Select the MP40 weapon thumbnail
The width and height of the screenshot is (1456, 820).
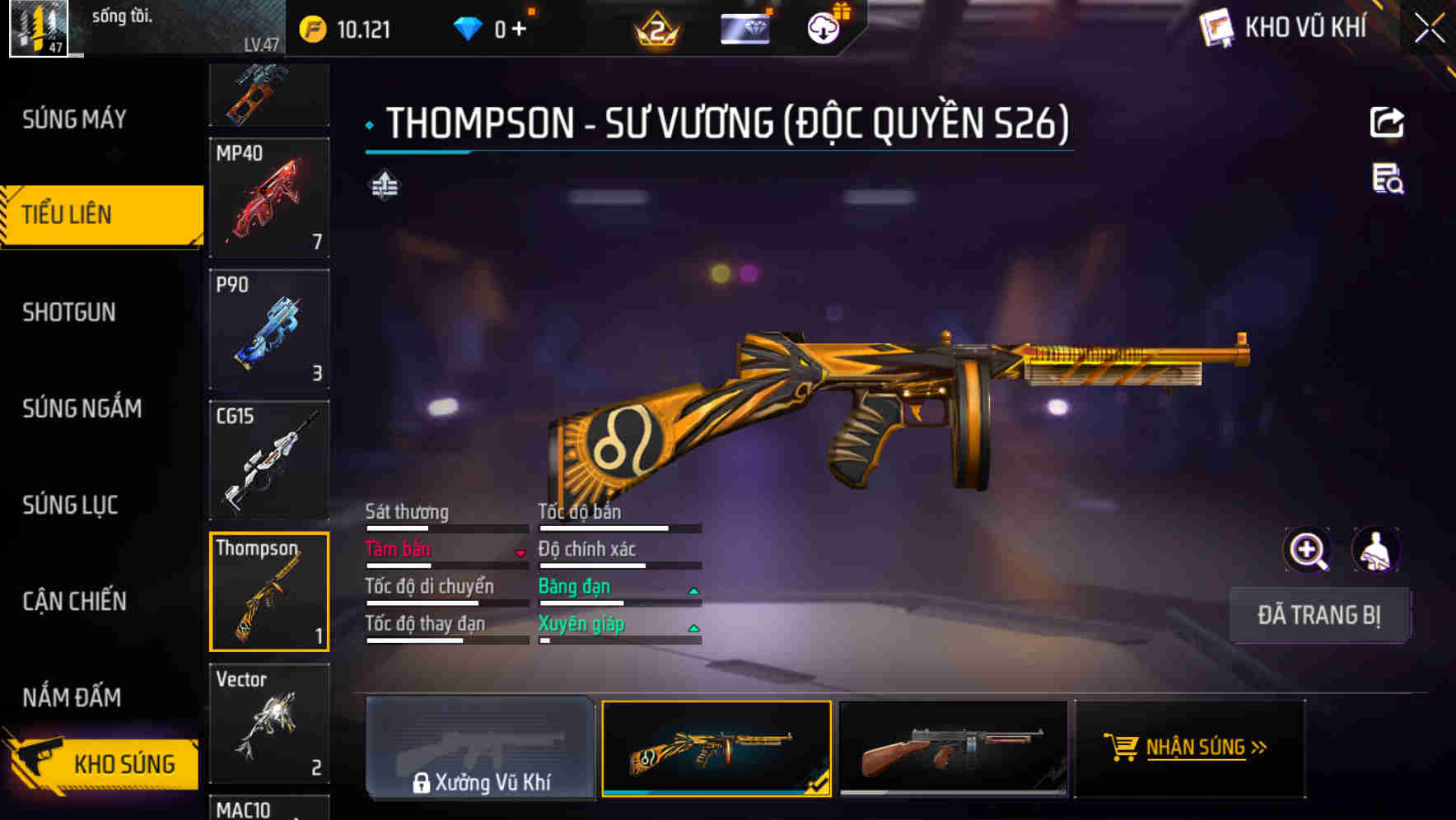(268, 198)
